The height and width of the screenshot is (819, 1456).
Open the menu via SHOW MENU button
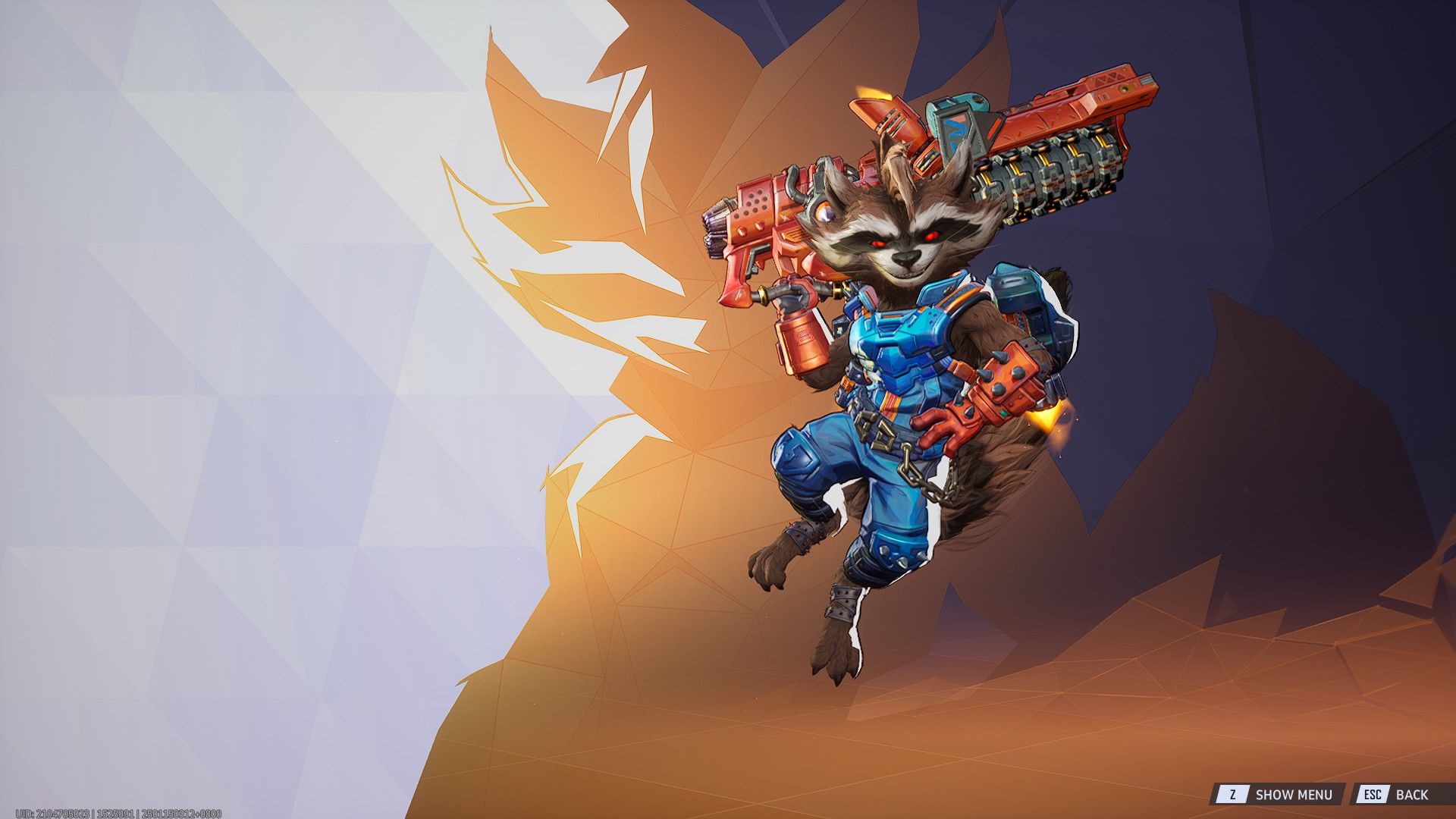click(x=1294, y=793)
